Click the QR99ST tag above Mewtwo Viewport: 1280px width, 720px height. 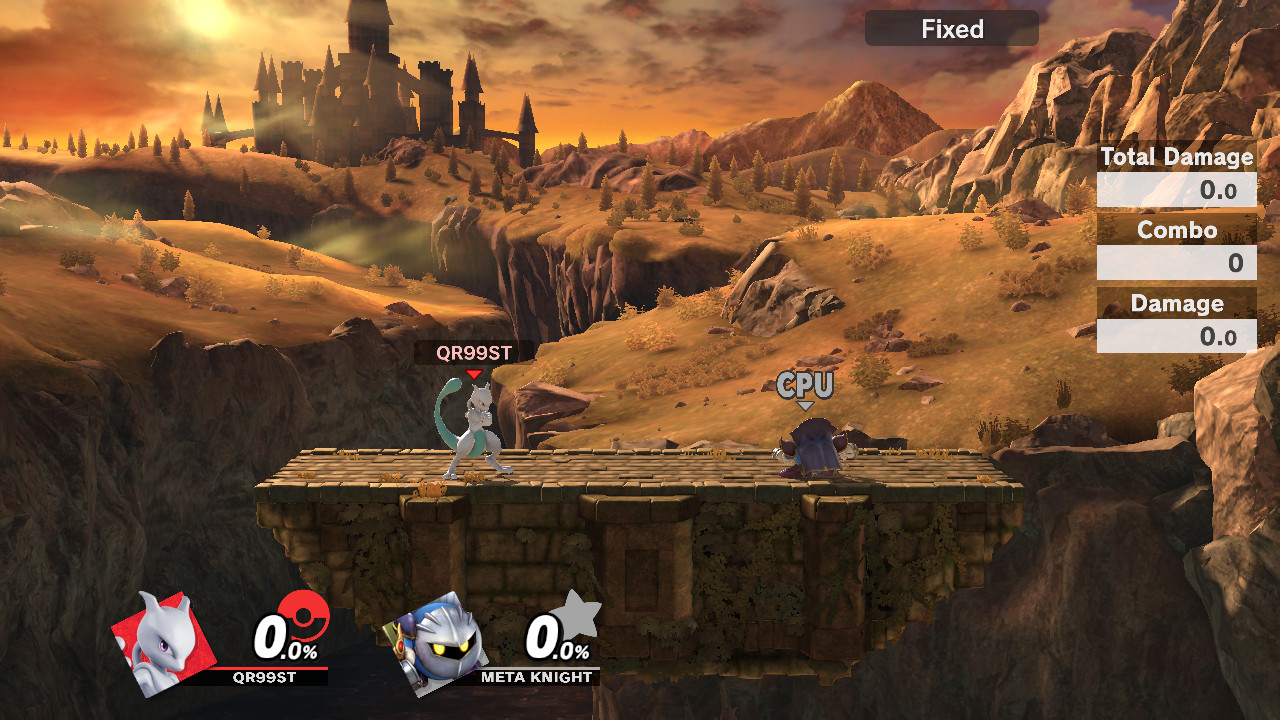pyautogui.click(x=474, y=352)
